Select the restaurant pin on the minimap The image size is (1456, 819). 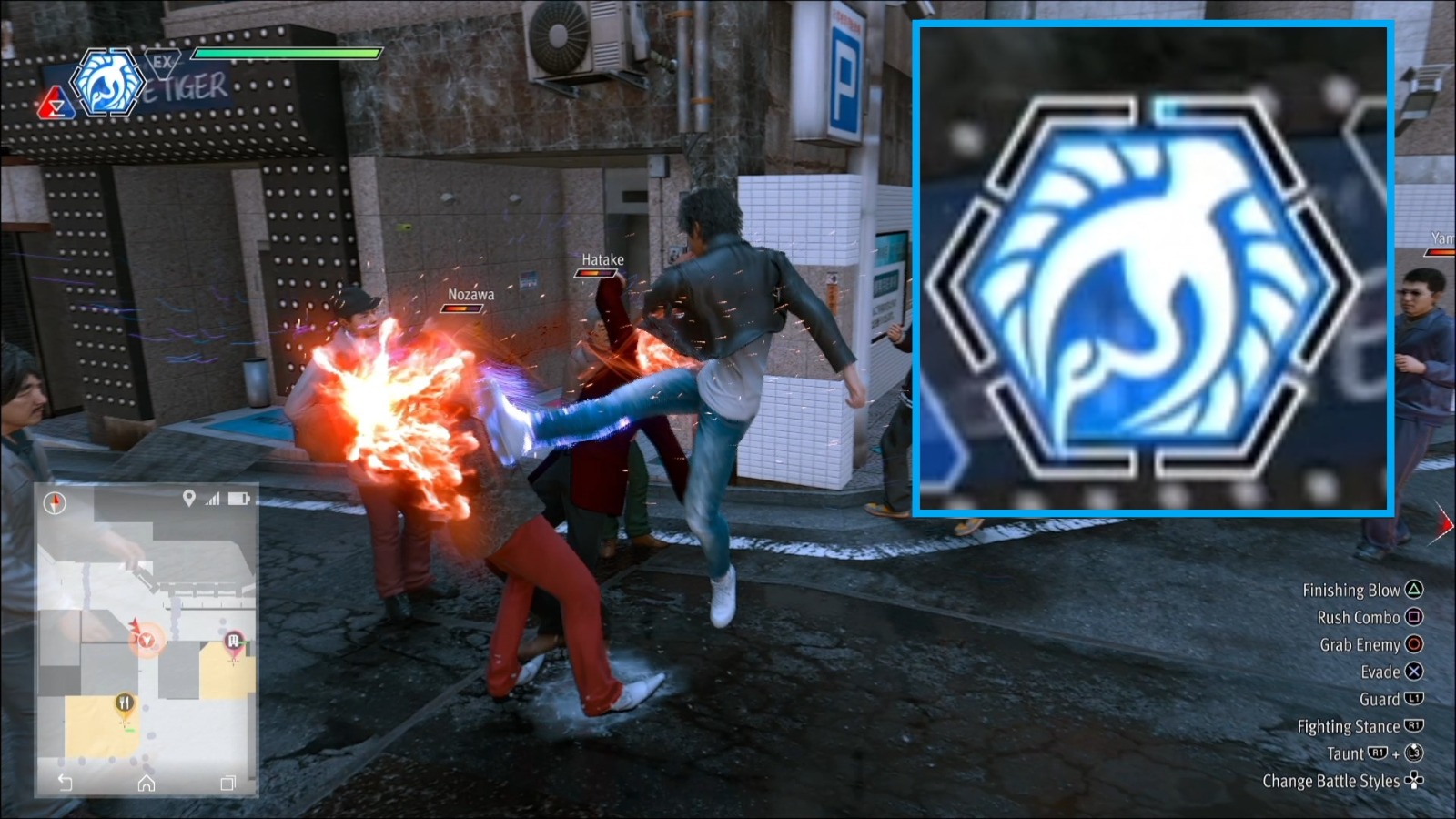click(125, 703)
